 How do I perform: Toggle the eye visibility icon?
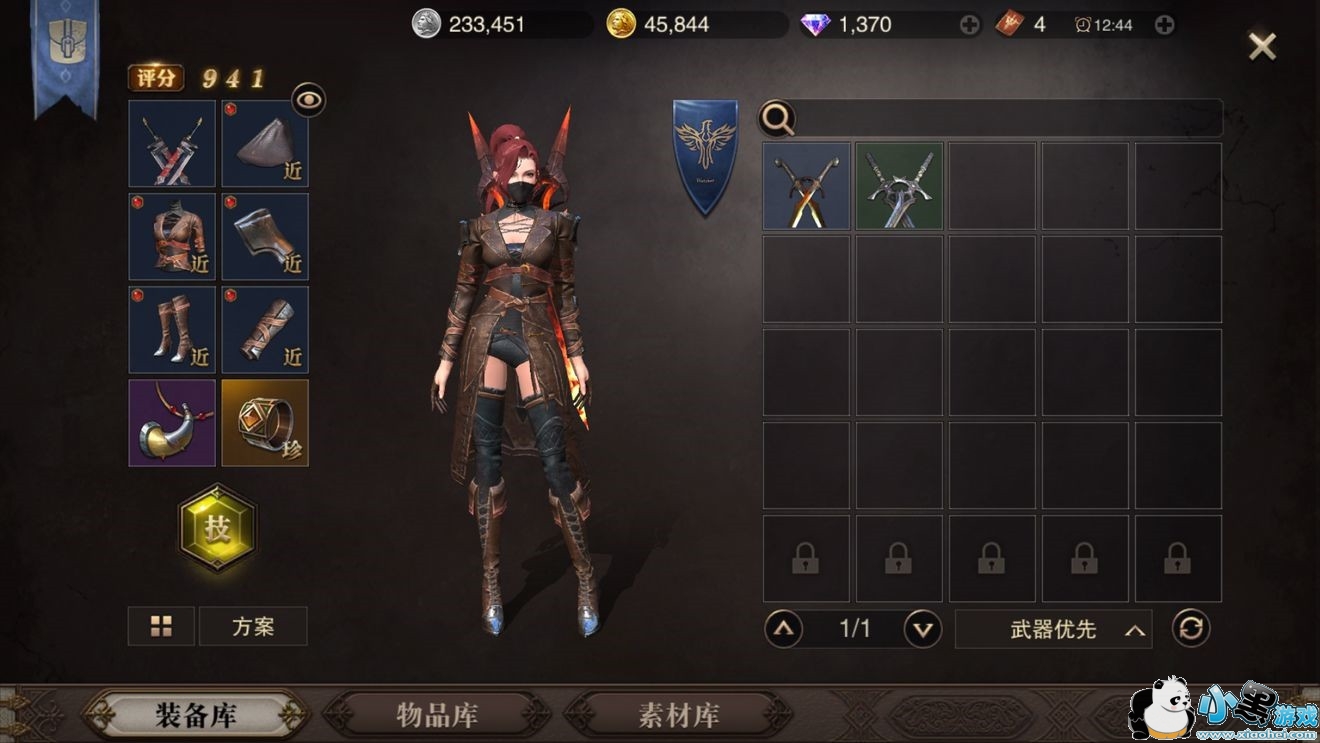(309, 99)
